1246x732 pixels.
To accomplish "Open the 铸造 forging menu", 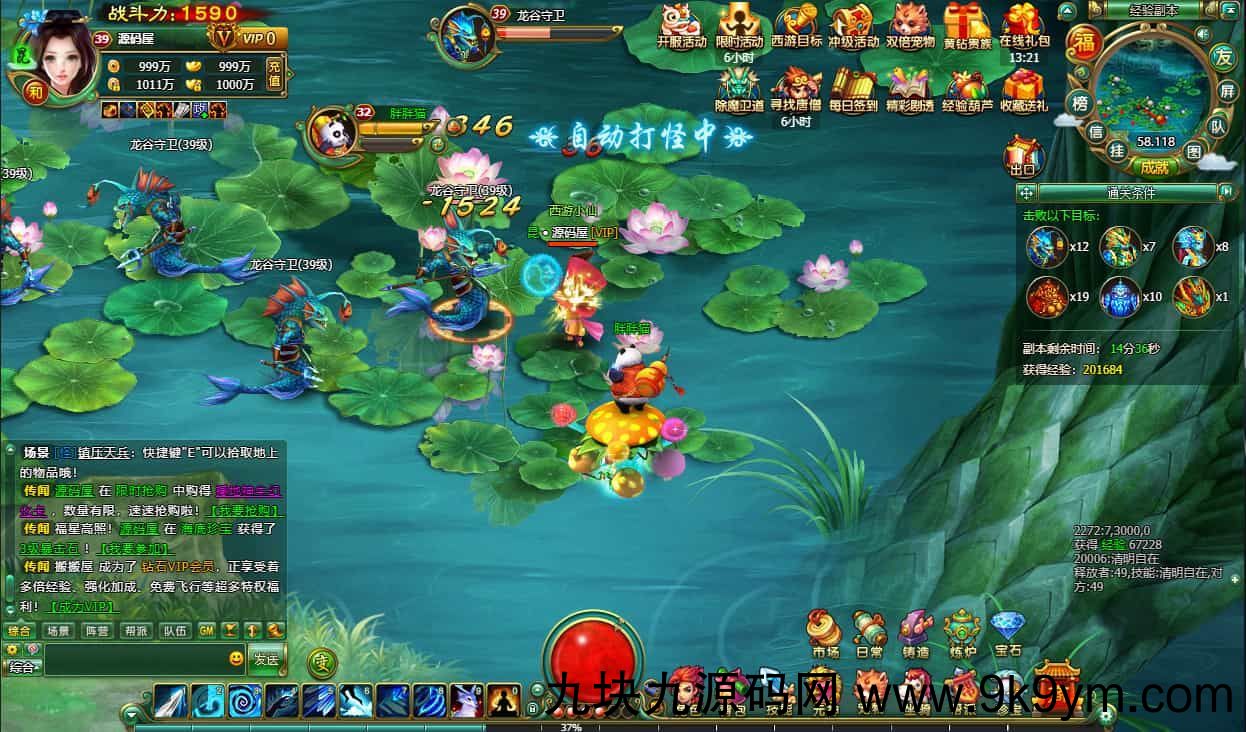I will coord(915,633).
